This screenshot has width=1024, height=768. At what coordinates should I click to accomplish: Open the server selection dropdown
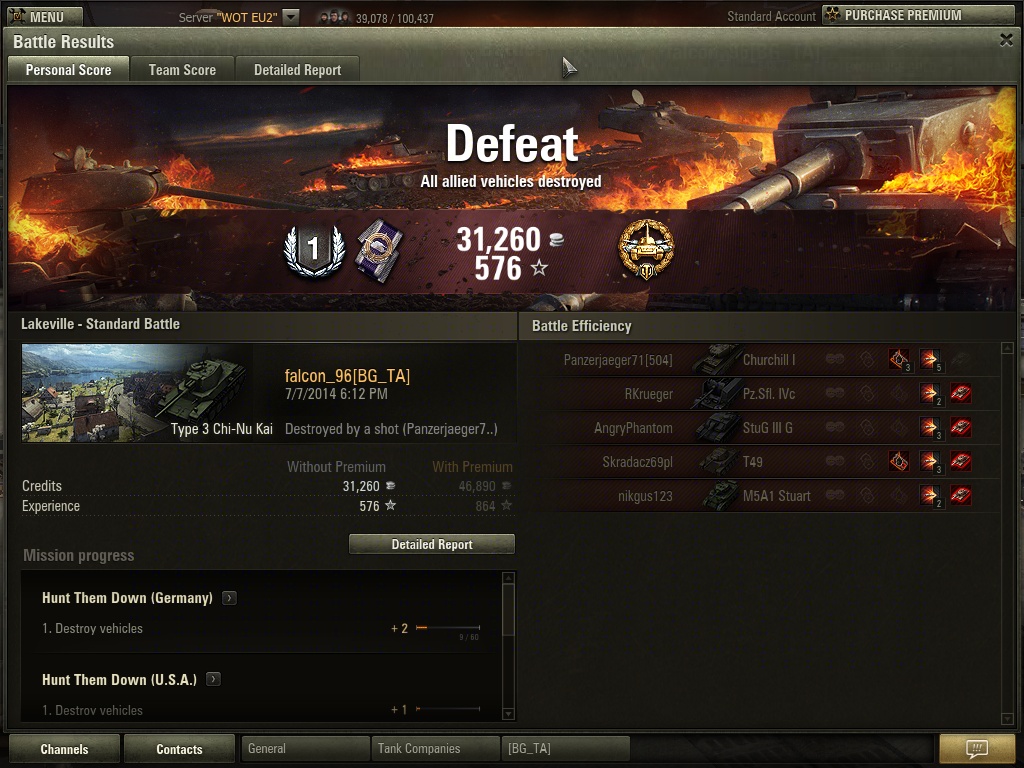290,16
